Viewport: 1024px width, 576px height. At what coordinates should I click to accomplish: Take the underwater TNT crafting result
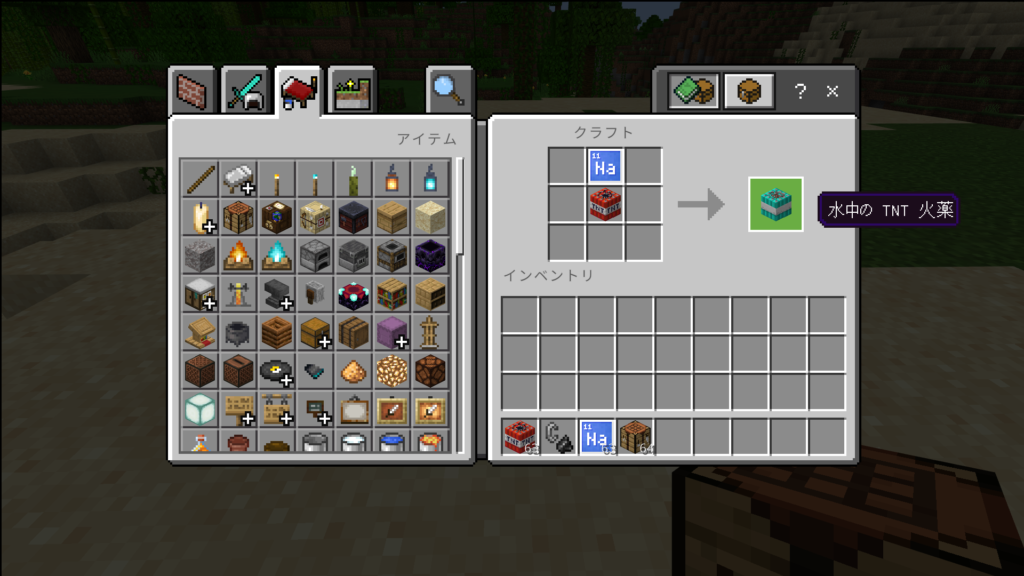(776, 204)
